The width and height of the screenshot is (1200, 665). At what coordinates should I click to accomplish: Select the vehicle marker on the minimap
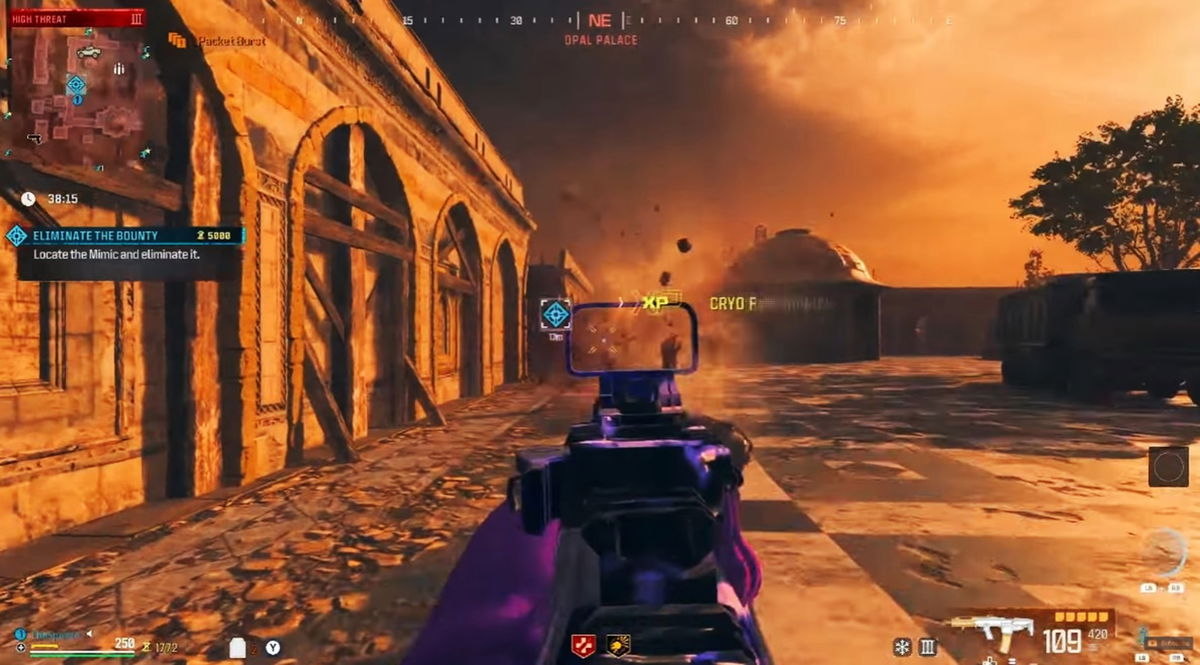point(88,52)
